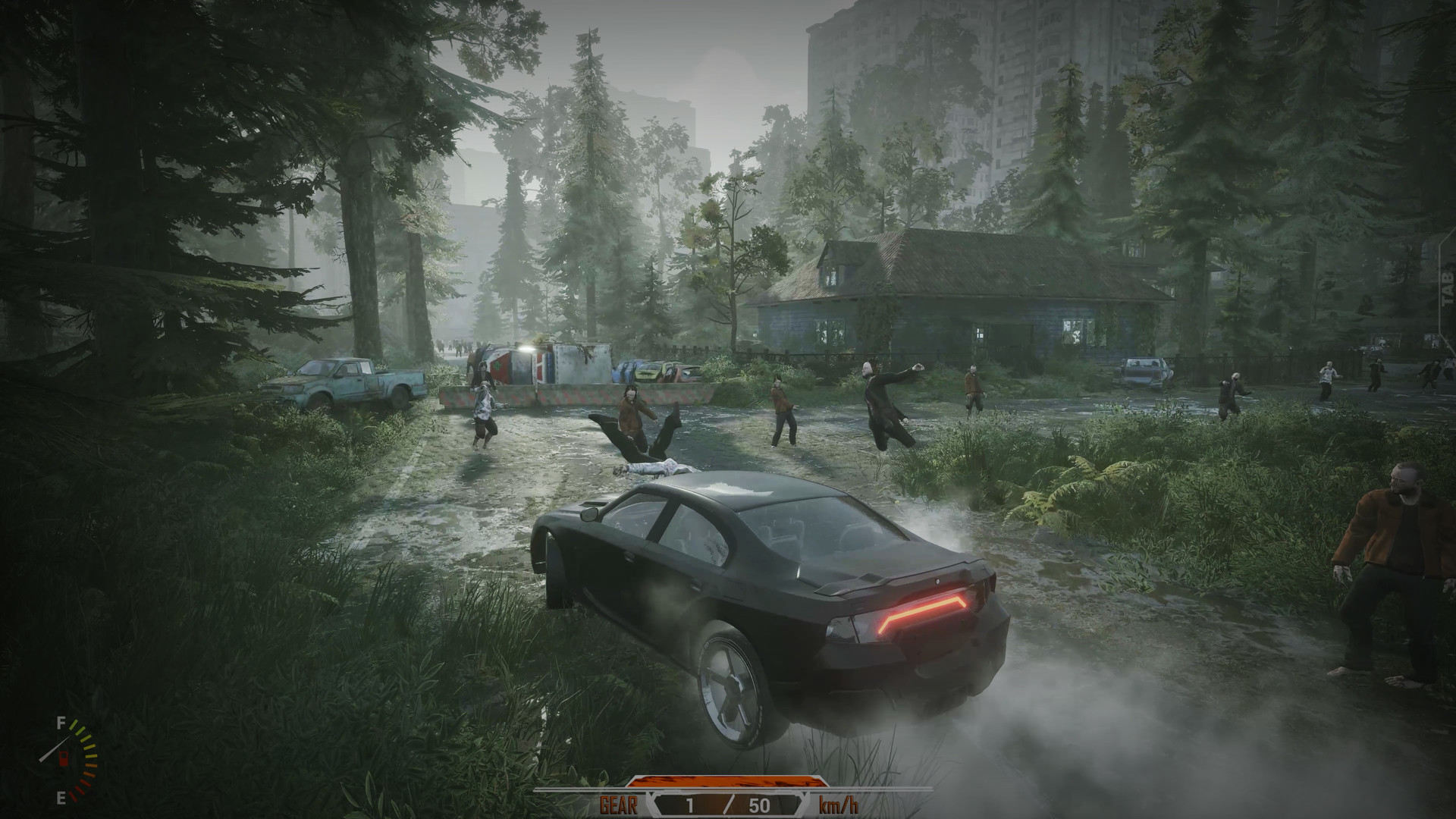Click the GEAR label on the HUD
This screenshot has height=819, width=1456.
(x=619, y=803)
